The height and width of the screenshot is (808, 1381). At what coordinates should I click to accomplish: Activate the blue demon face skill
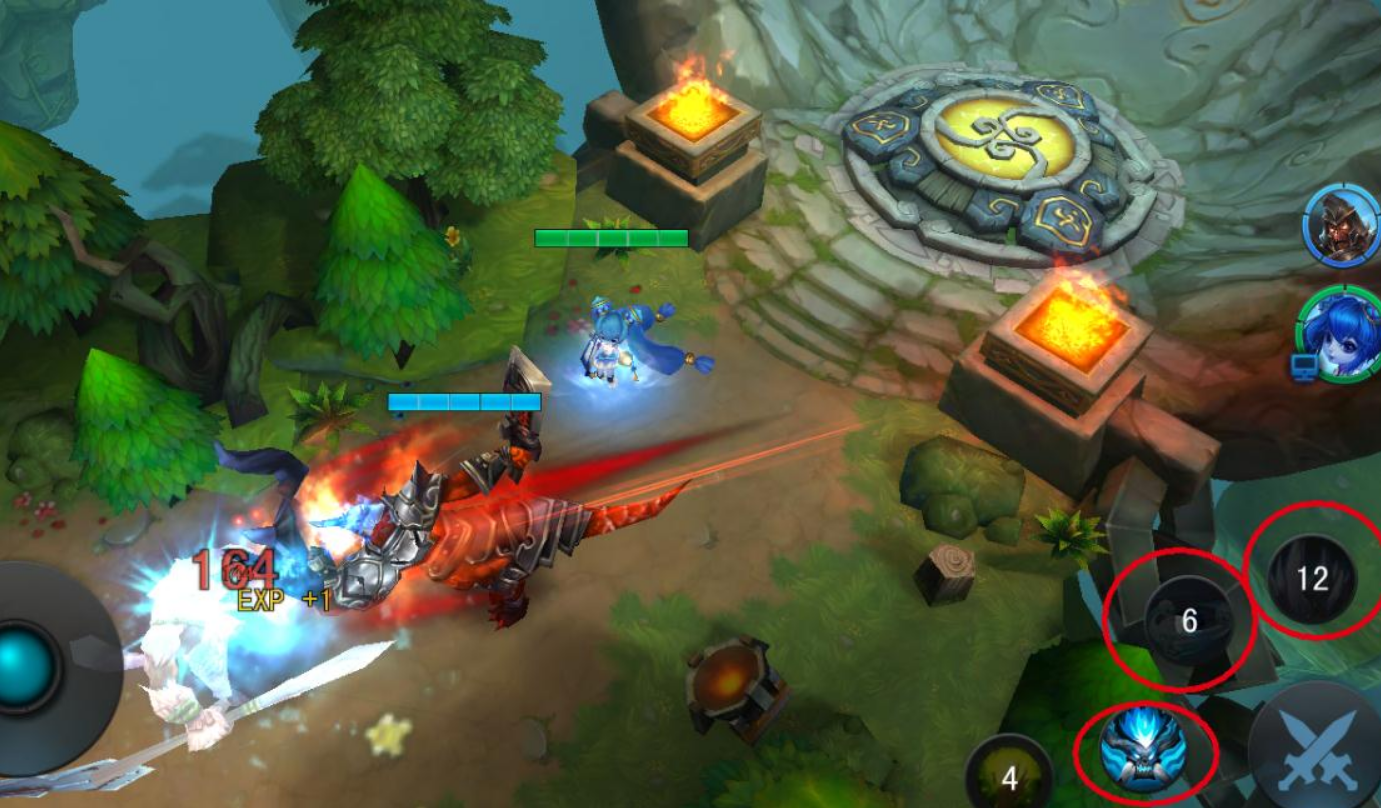(x=1143, y=748)
